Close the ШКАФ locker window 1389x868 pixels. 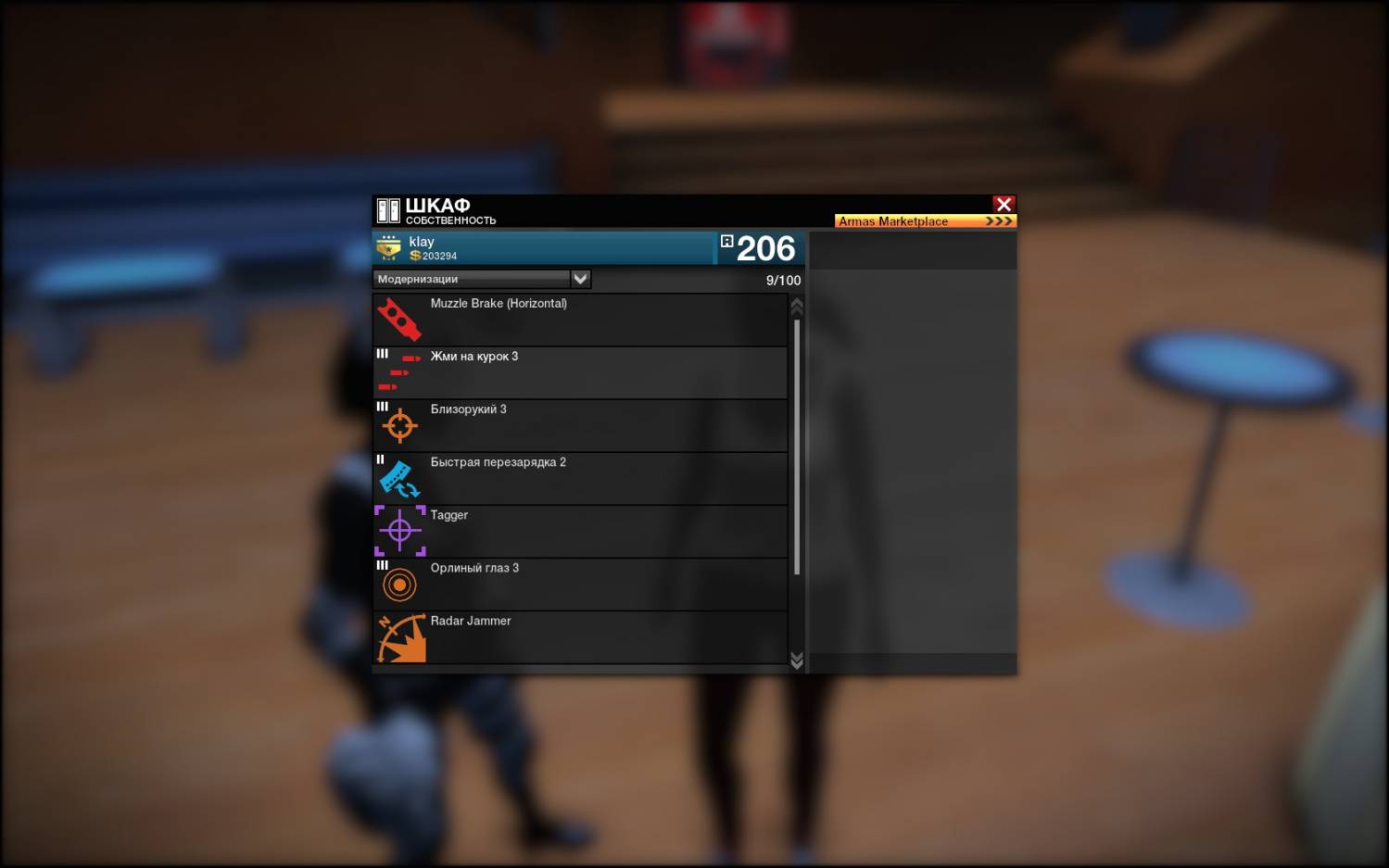(1004, 204)
